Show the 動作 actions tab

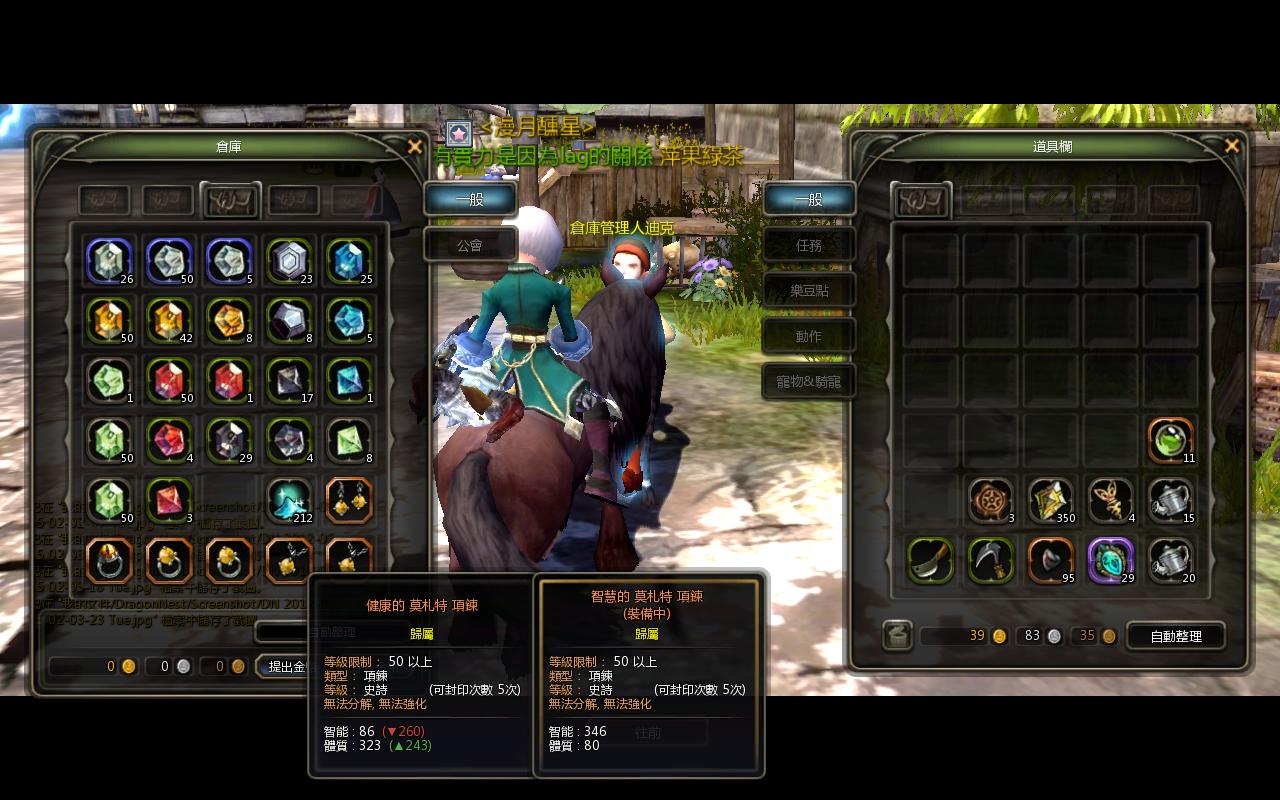coord(809,336)
